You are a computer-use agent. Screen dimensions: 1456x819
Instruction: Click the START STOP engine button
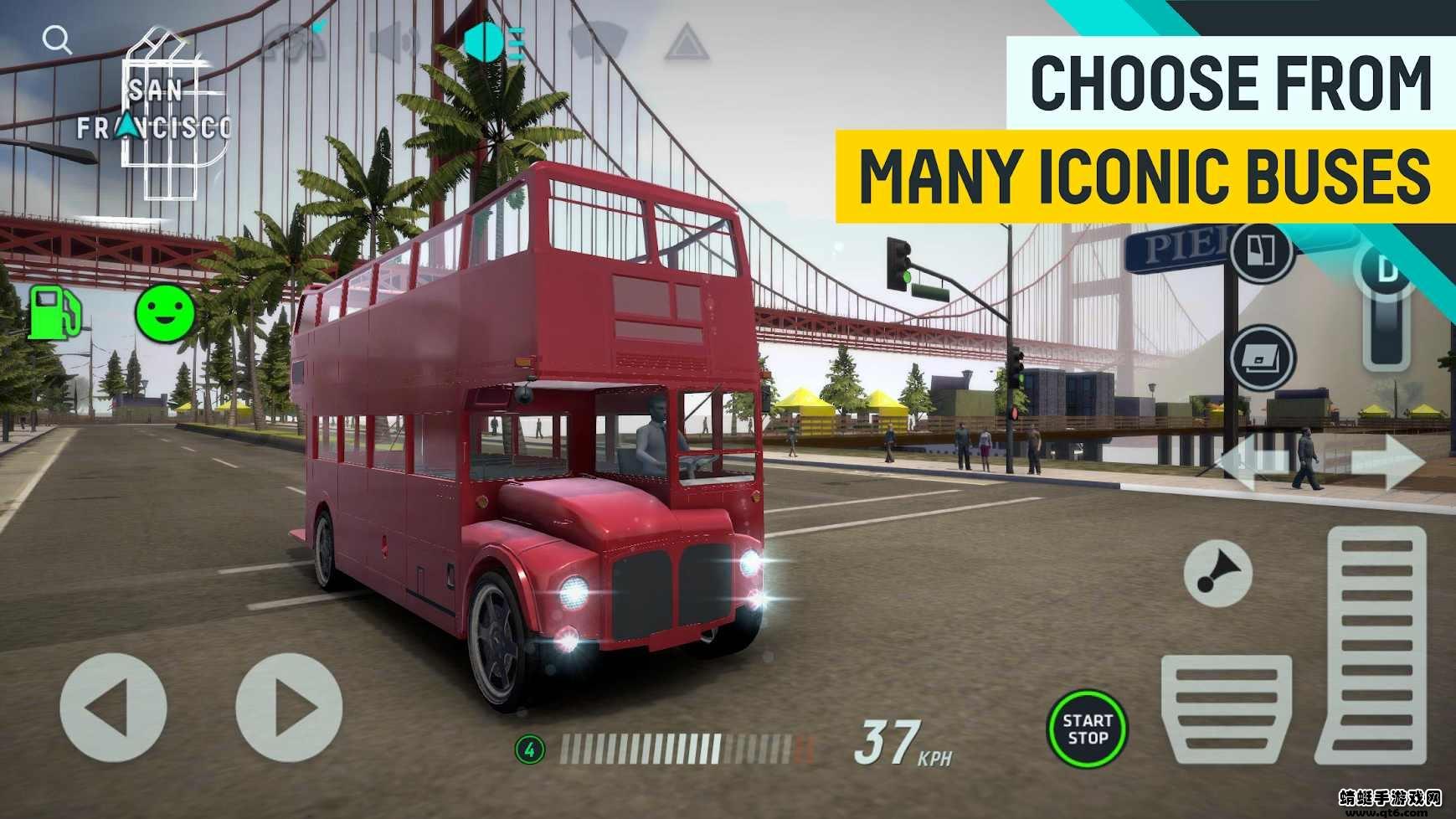tap(1087, 729)
